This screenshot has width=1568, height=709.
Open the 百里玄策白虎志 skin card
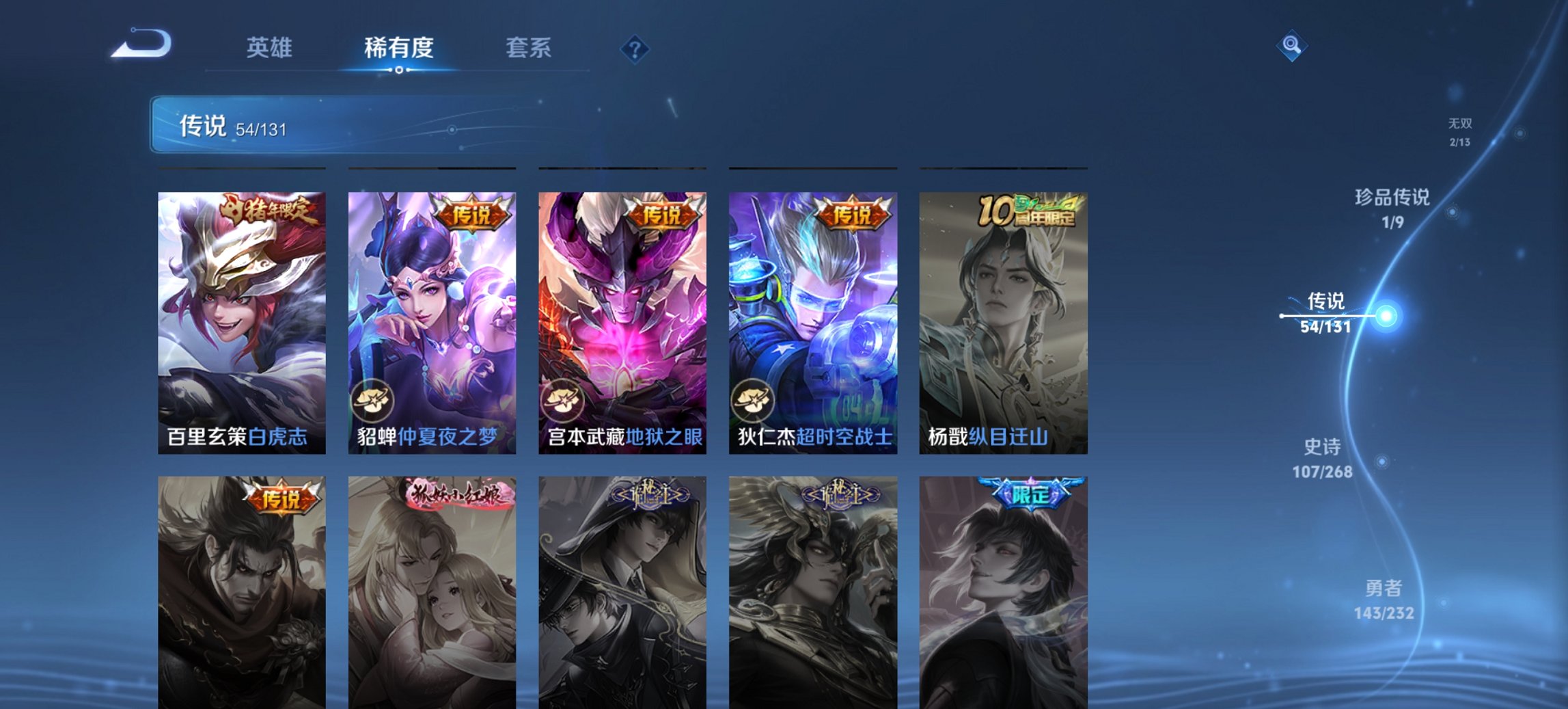[240, 321]
